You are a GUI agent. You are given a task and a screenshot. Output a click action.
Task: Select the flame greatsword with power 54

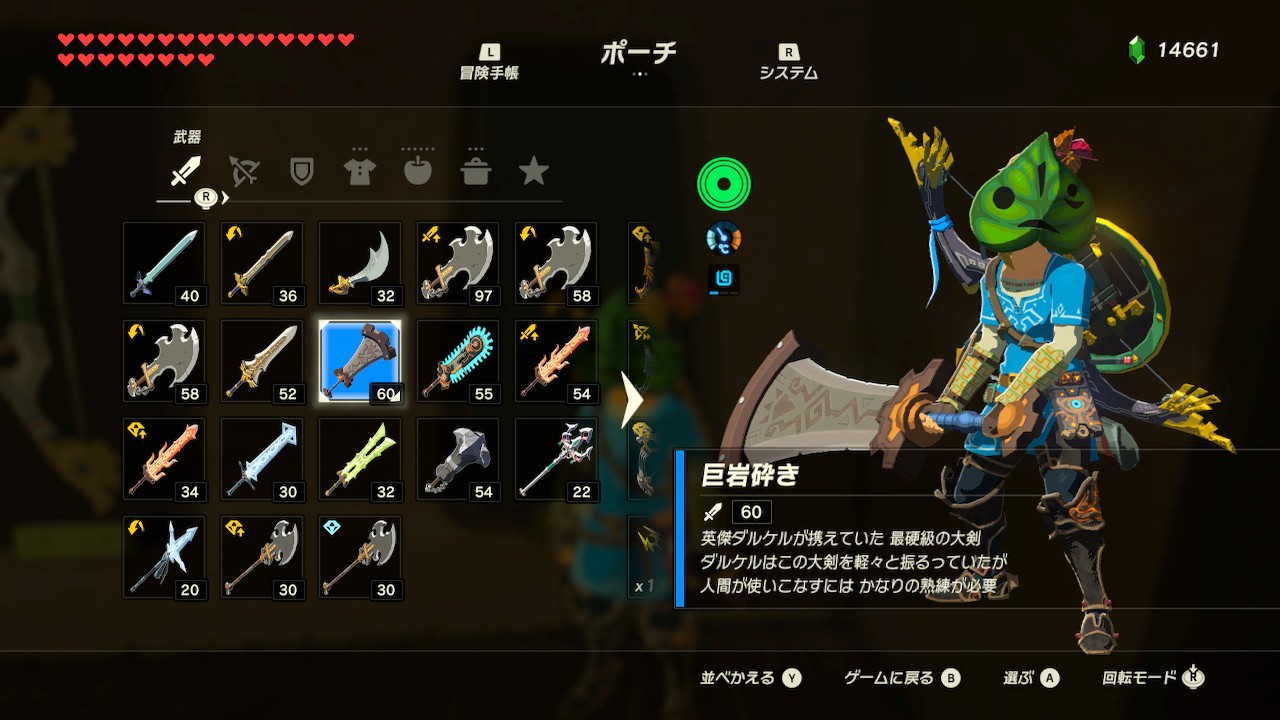556,361
